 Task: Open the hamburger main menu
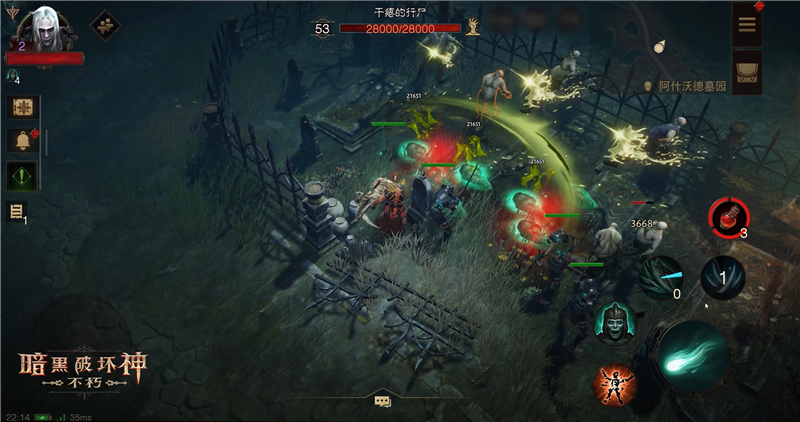coord(747,25)
